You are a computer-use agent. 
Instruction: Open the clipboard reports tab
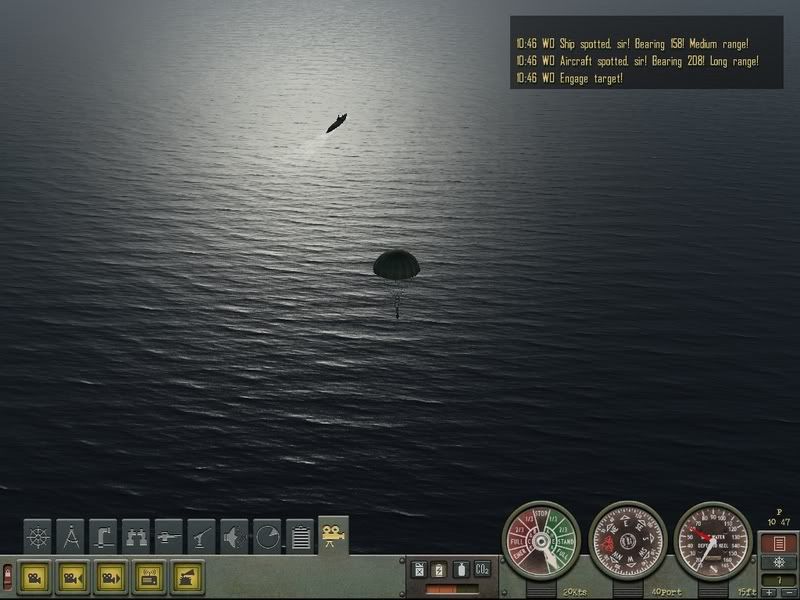(300, 536)
